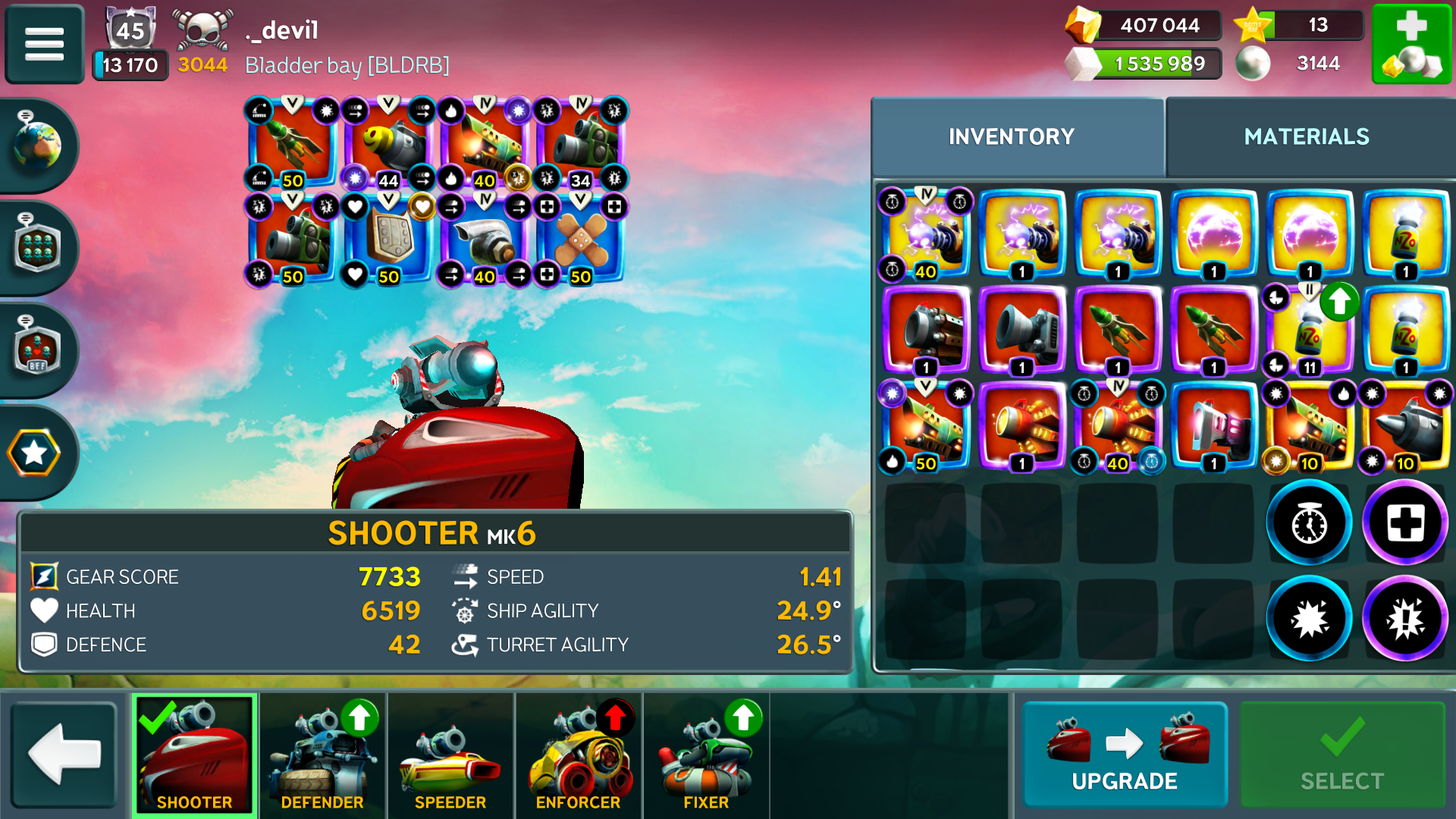Choose the Enforcer ship

point(578,754)
